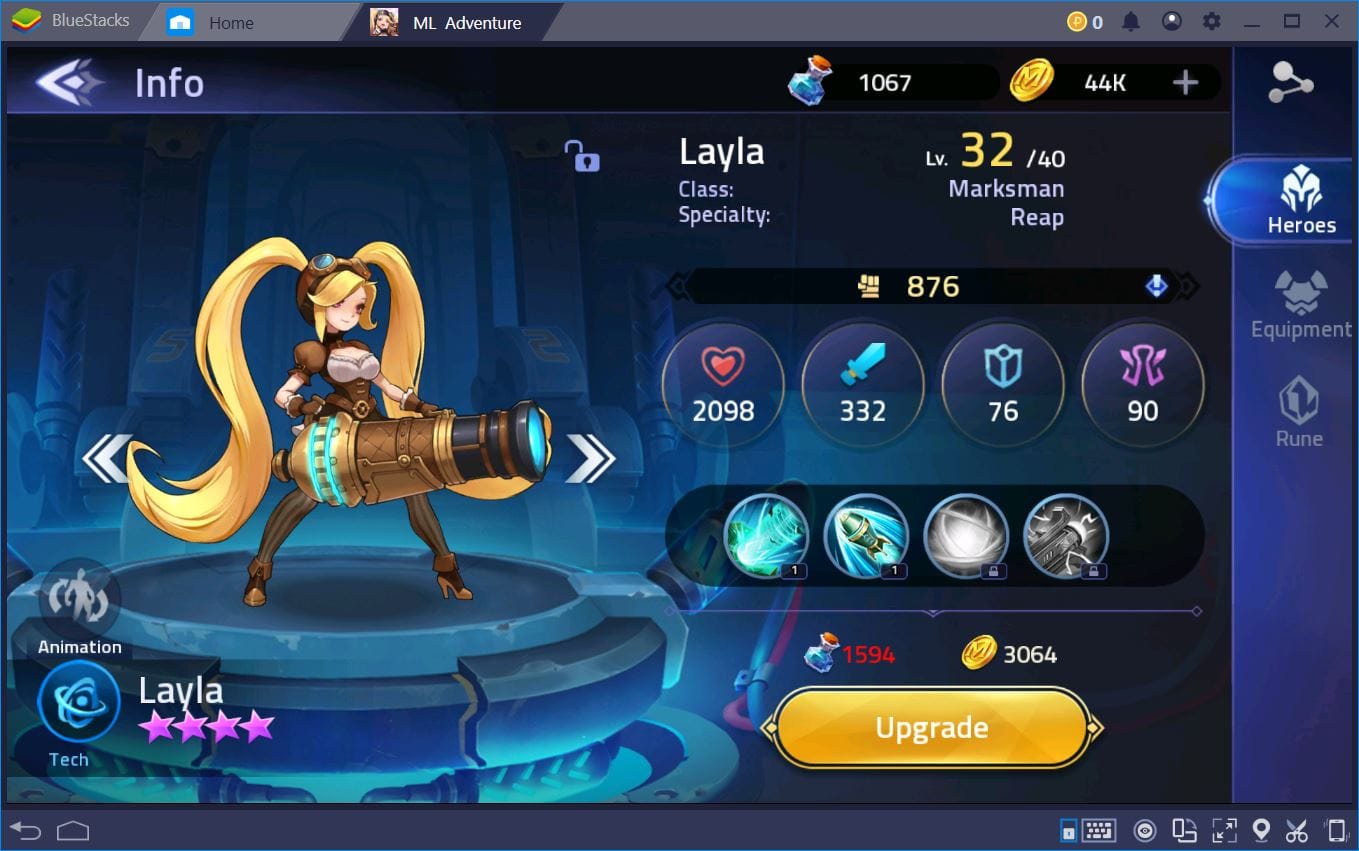Select Layla's first green skill icon
The image size is (1359, 851).
pos(767,537)
